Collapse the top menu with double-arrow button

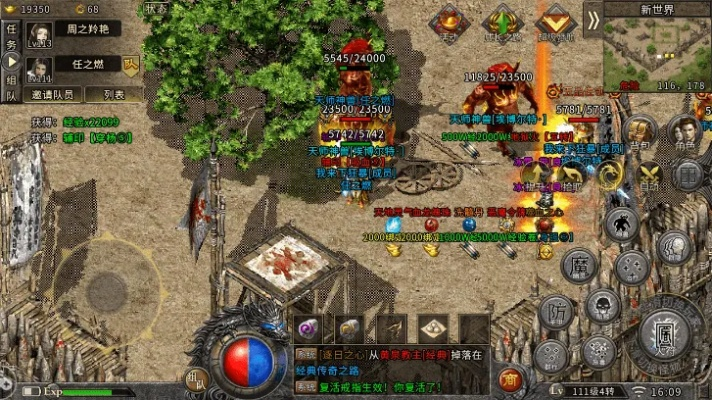point(593,20)
